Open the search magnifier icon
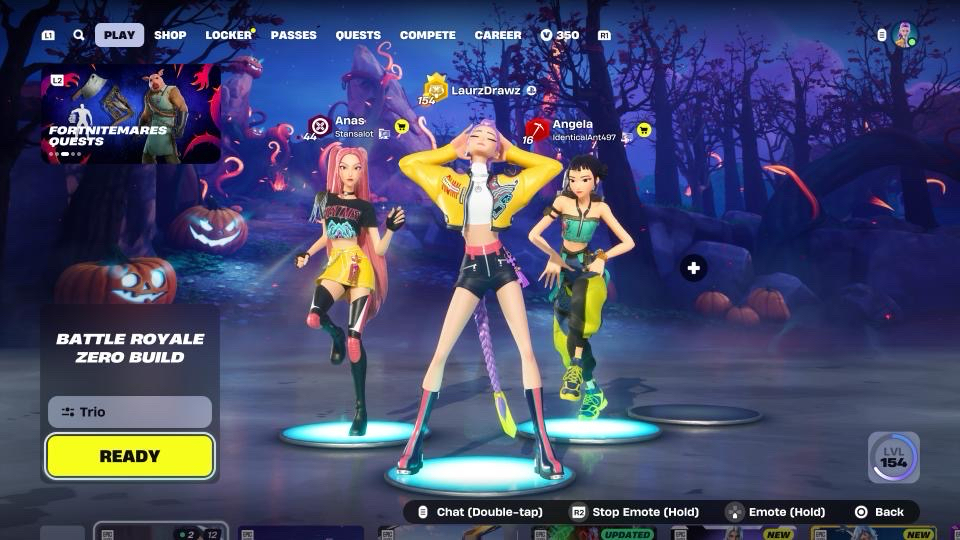Screen dimensions: 960x540 pyautogui.click(x=79, y=35)
